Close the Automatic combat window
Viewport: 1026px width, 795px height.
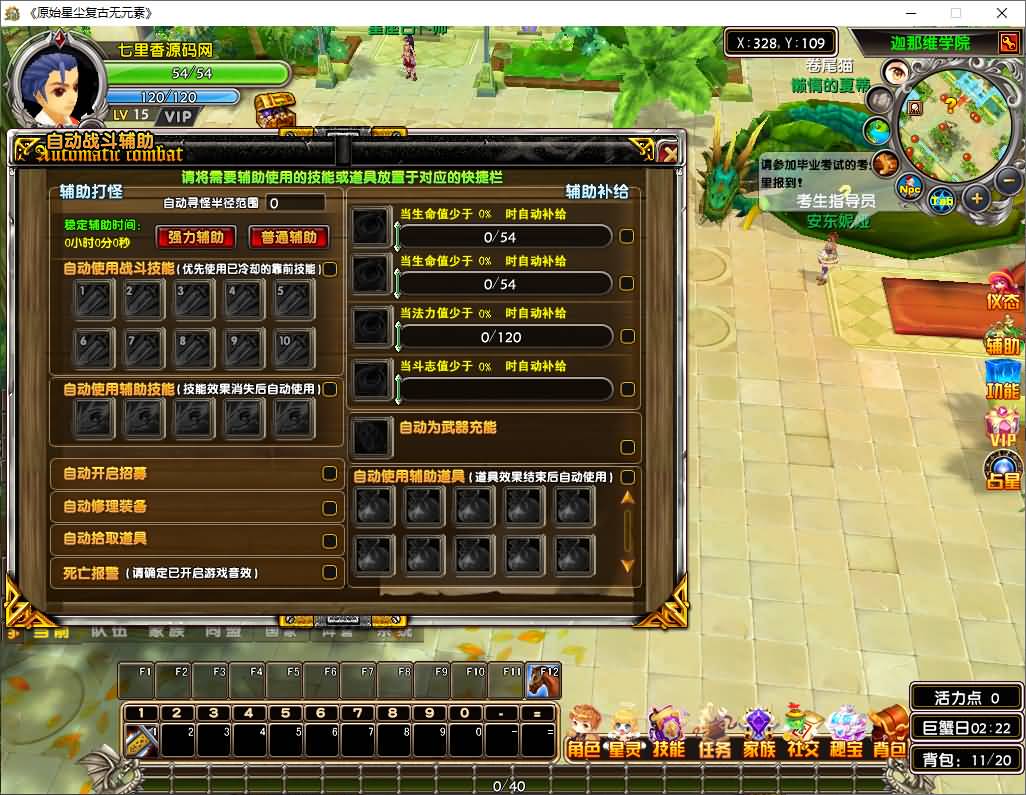[x=669, y=152]
